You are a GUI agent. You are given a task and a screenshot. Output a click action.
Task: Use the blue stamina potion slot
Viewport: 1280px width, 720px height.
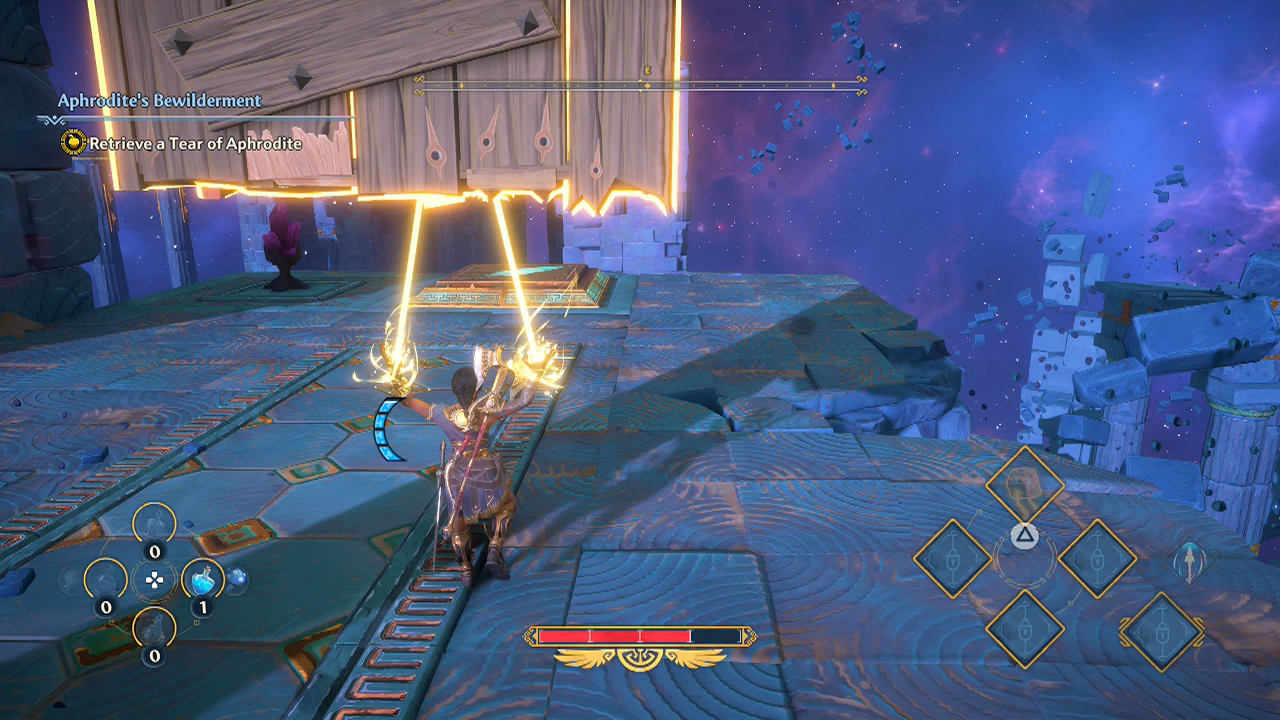[203, 577]
